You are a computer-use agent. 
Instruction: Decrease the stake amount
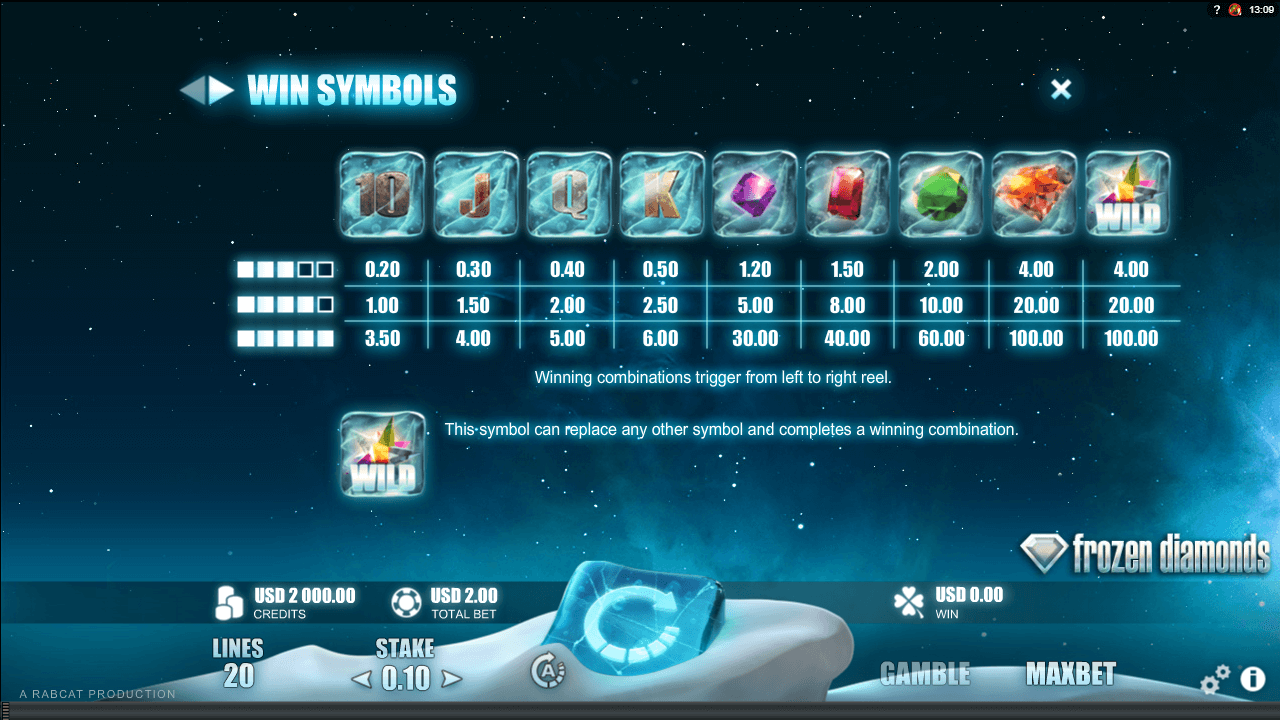click(361, 679)
